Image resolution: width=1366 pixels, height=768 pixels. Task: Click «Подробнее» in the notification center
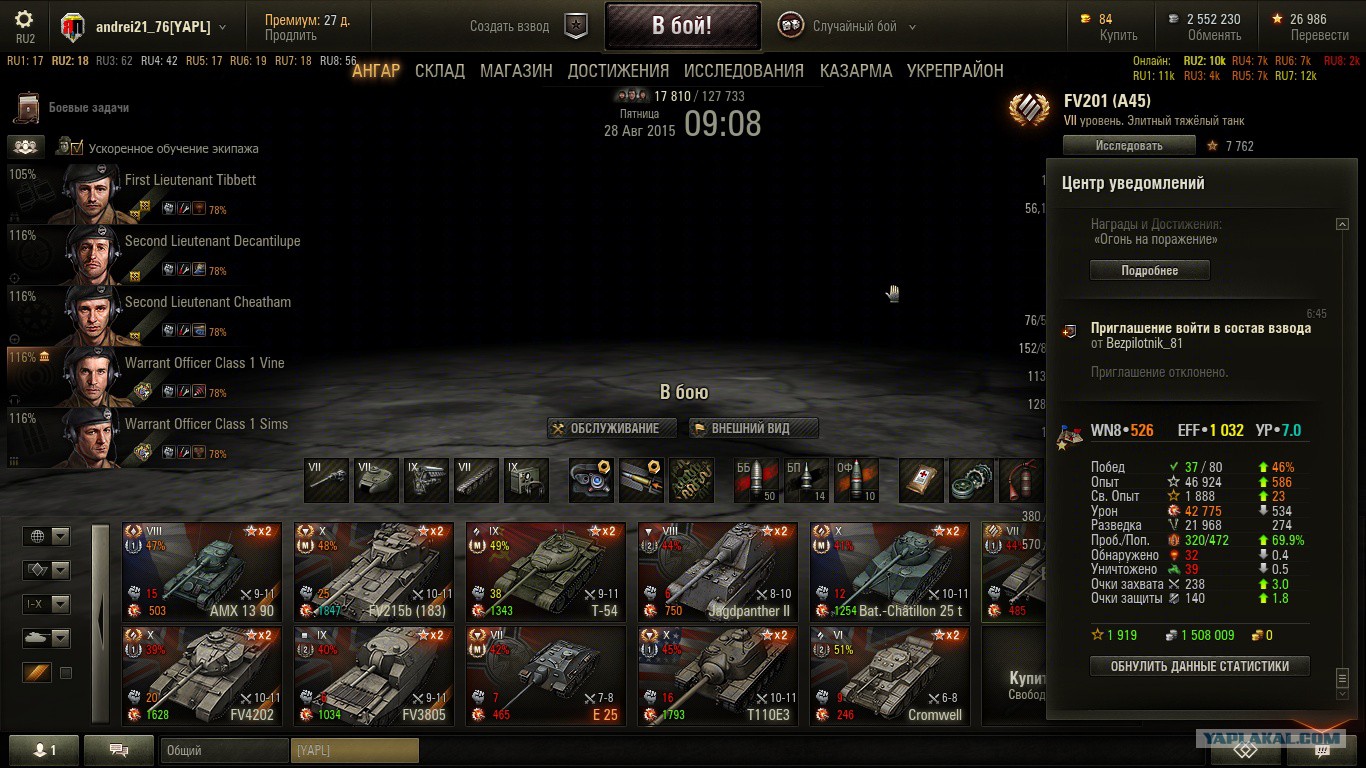tap(1149, 271)
